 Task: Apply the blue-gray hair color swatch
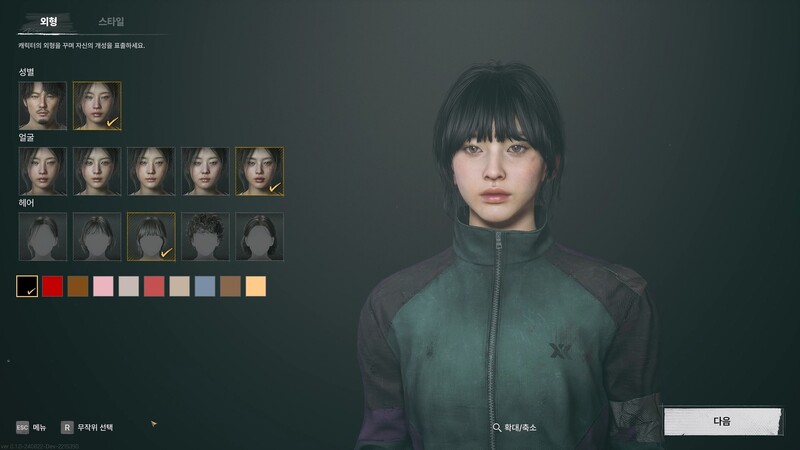[x=205, y=287]
